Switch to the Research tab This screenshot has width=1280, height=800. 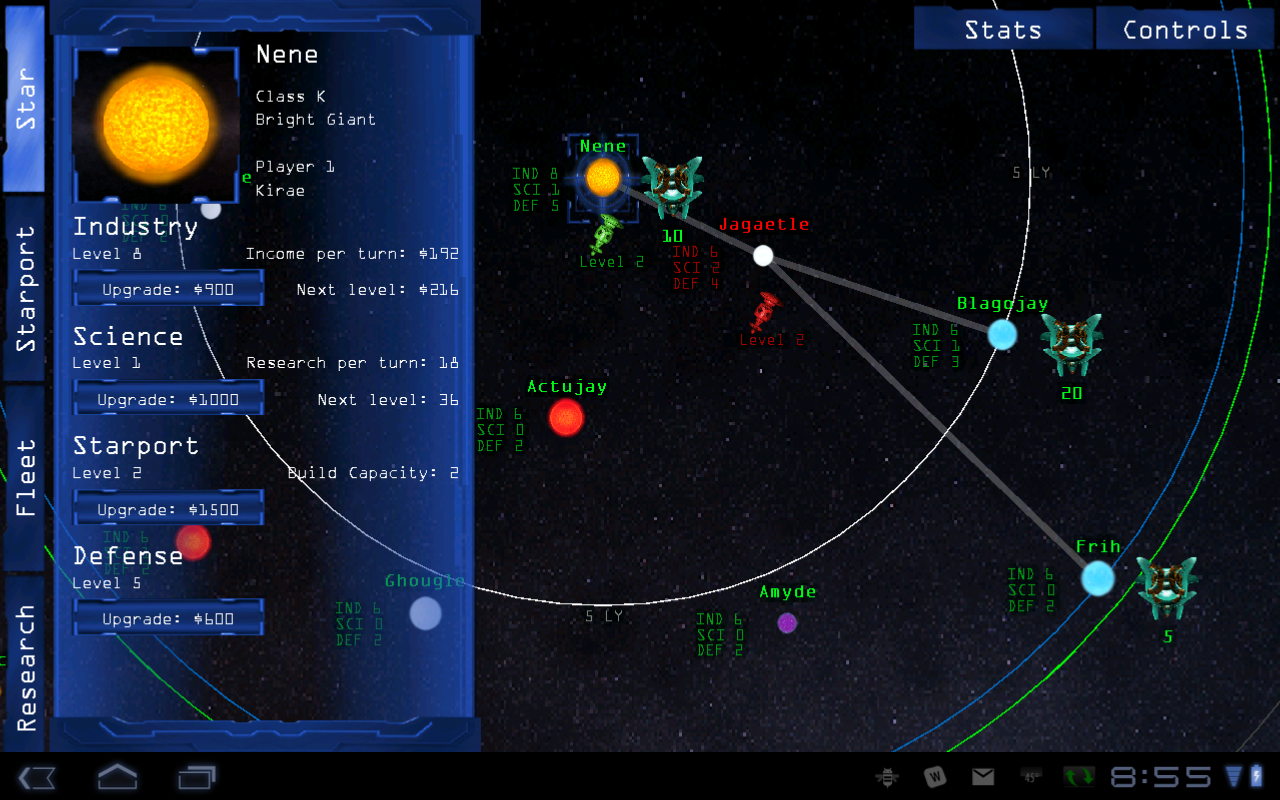[25, 655]
